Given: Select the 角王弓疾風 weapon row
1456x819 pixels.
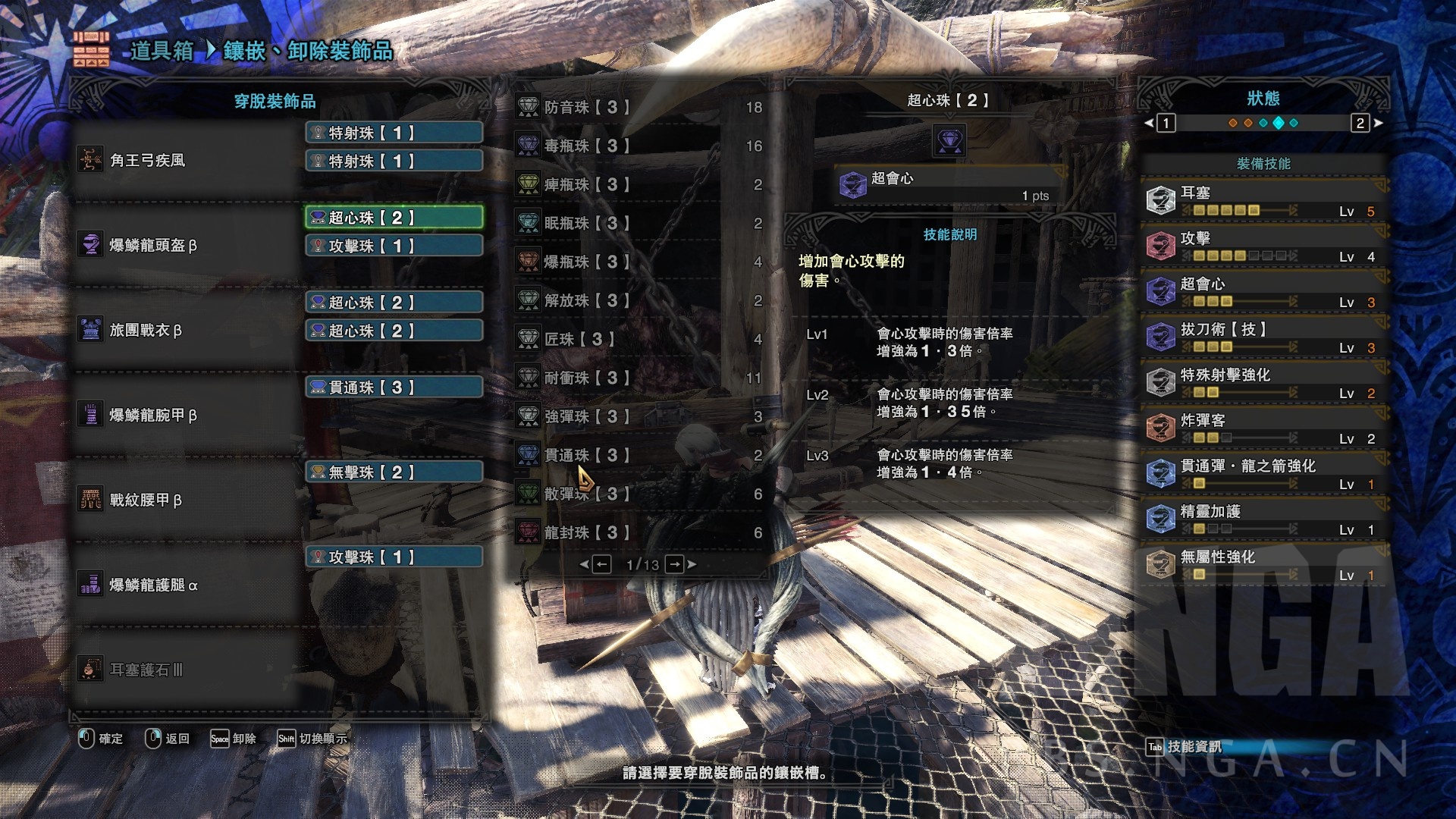Looking at the screenshot, I should (x=148, y=160).
